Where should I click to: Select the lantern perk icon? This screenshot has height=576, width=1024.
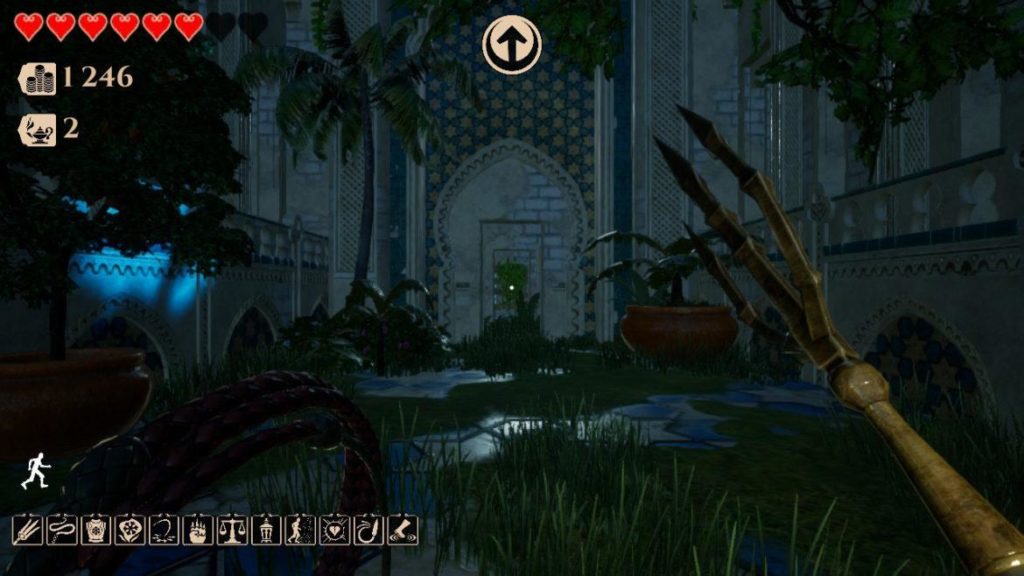pos(266,530)
